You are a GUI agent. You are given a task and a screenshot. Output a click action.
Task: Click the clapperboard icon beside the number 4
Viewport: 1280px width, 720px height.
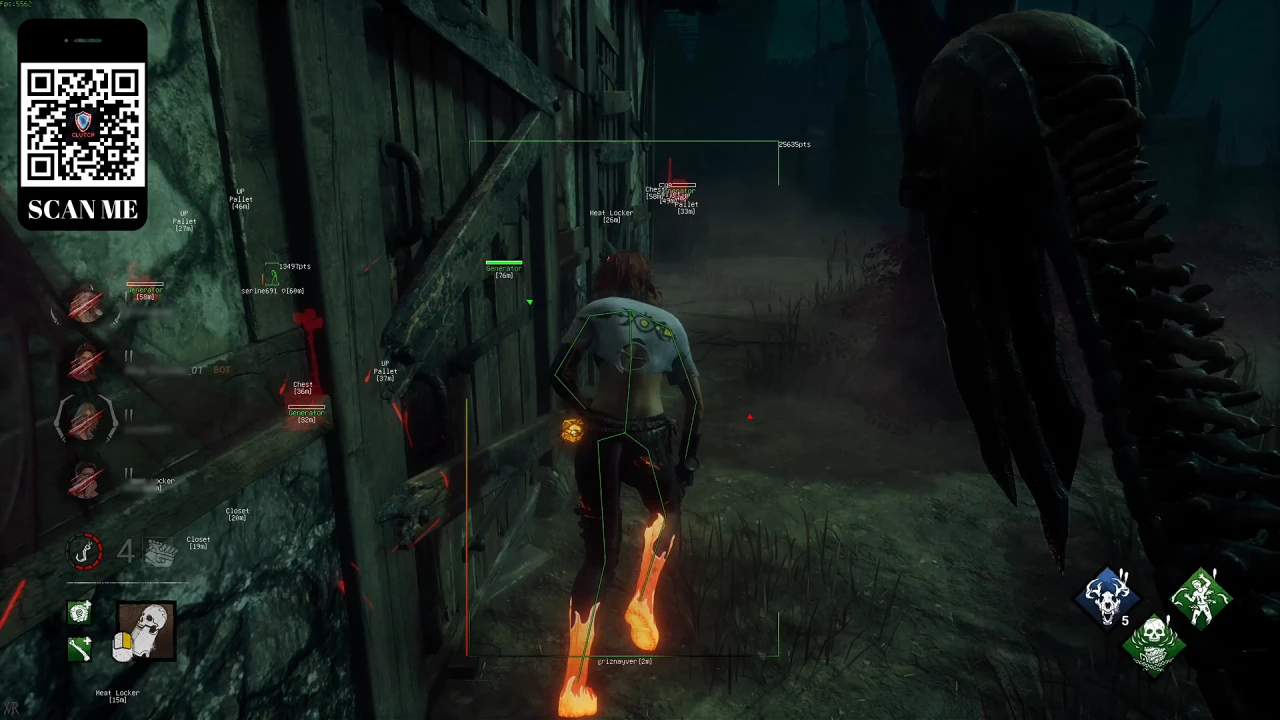click(160, 553)
